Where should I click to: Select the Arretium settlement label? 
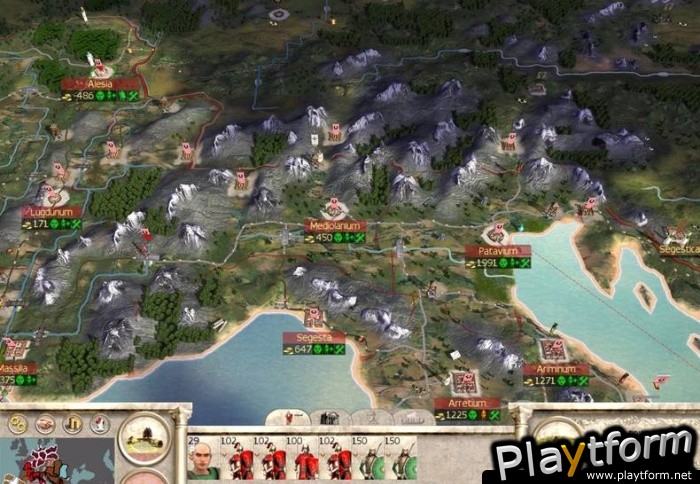466,403
